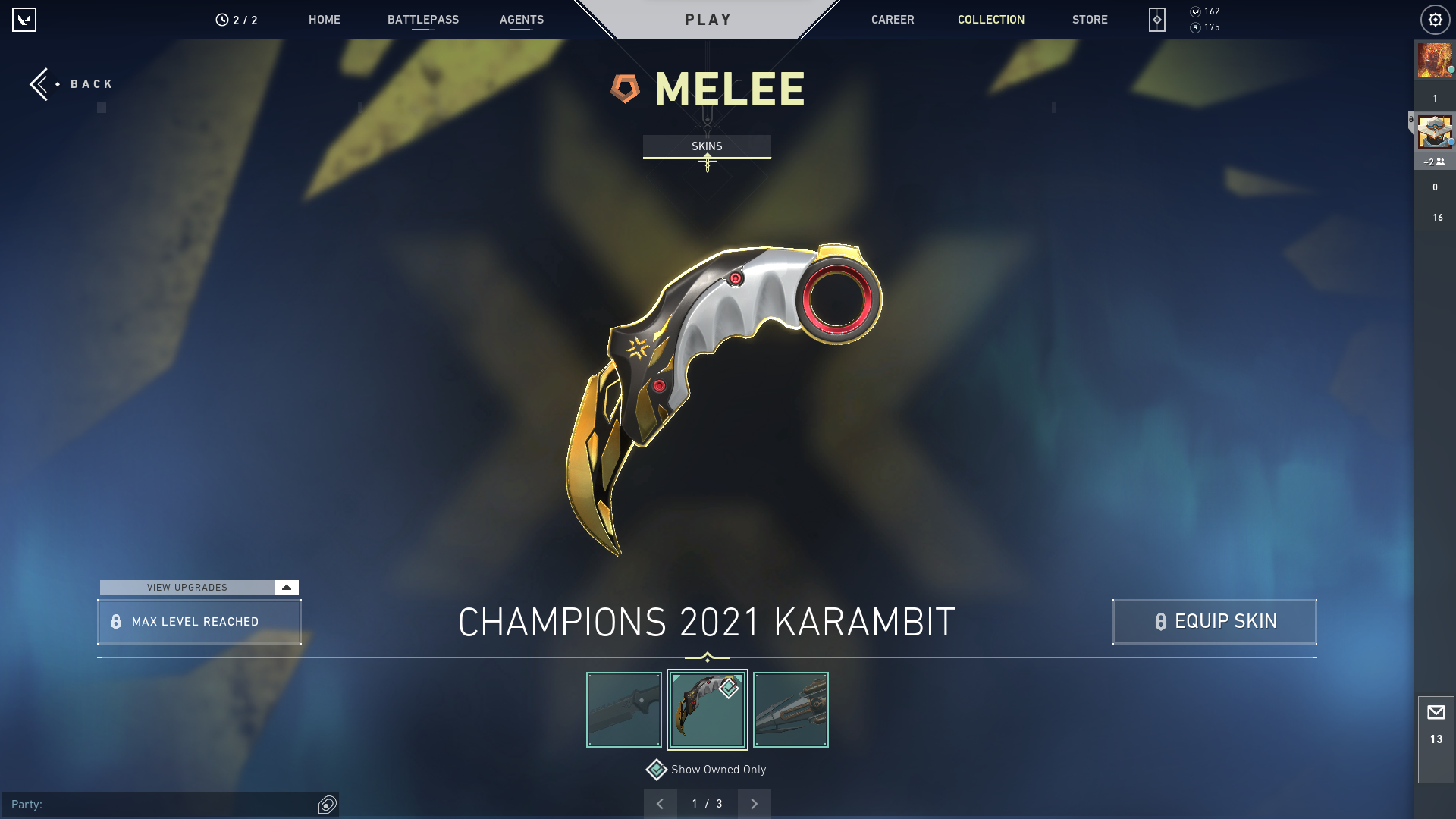
Task: Open the Home menu
Action: click(x=324, y=20)
